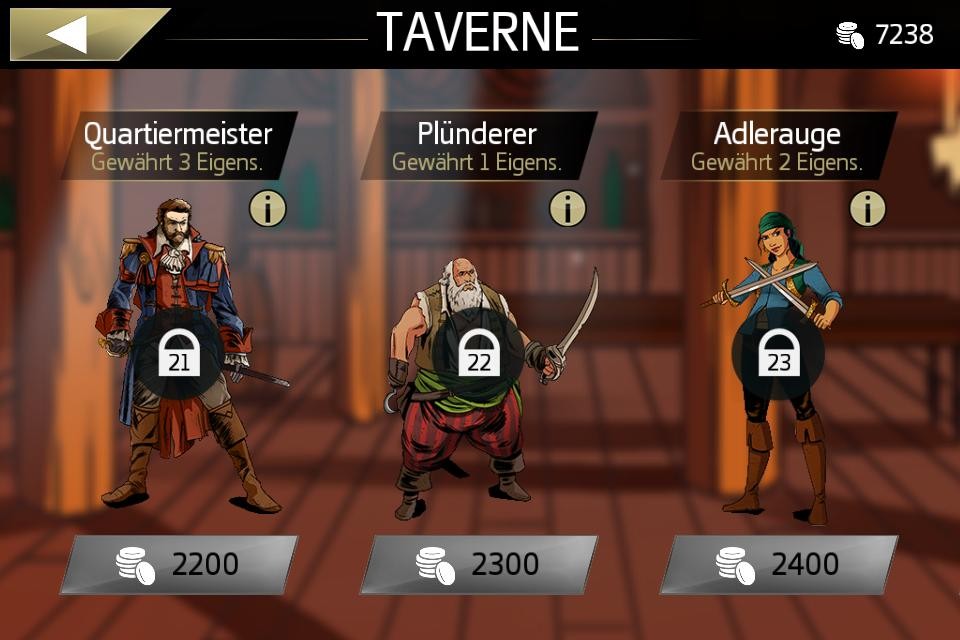The image size is (960, 640).
Task: Show info for the Quartiermeister
Action: pos(267,208)
